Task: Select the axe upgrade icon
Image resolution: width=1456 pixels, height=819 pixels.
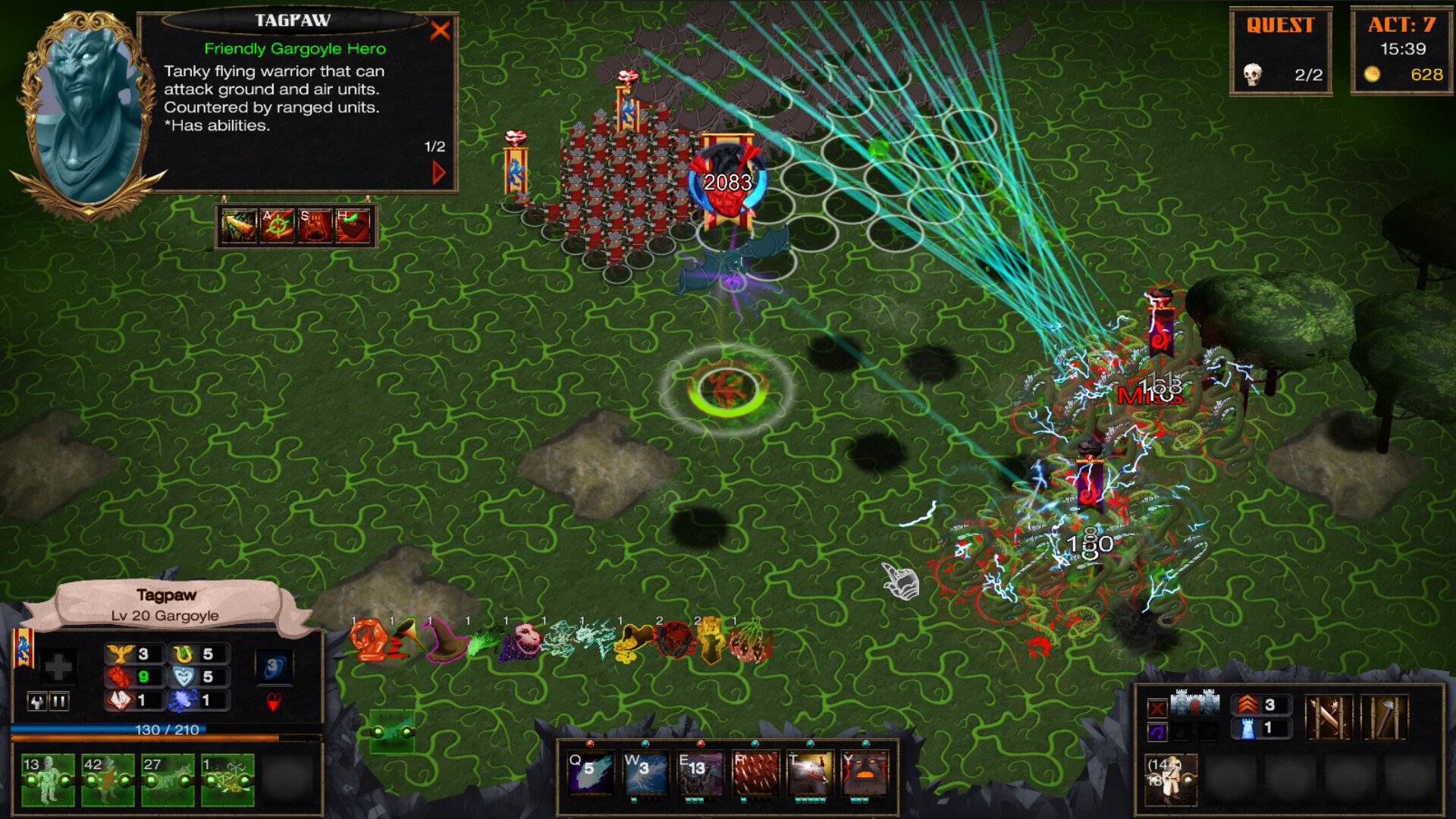Action: (1385, 718)
